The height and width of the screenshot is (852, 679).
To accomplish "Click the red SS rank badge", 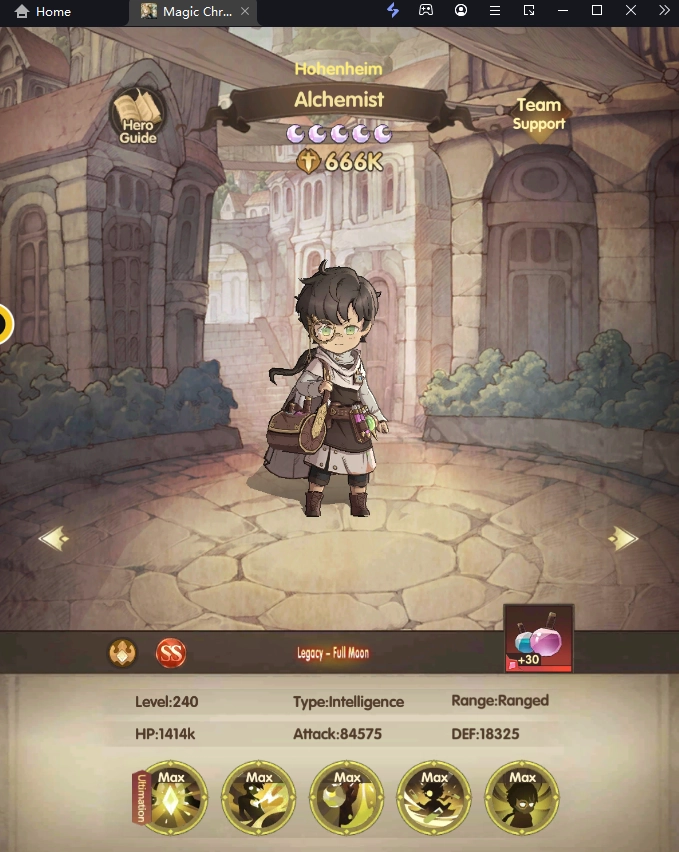I will [171, 653].
